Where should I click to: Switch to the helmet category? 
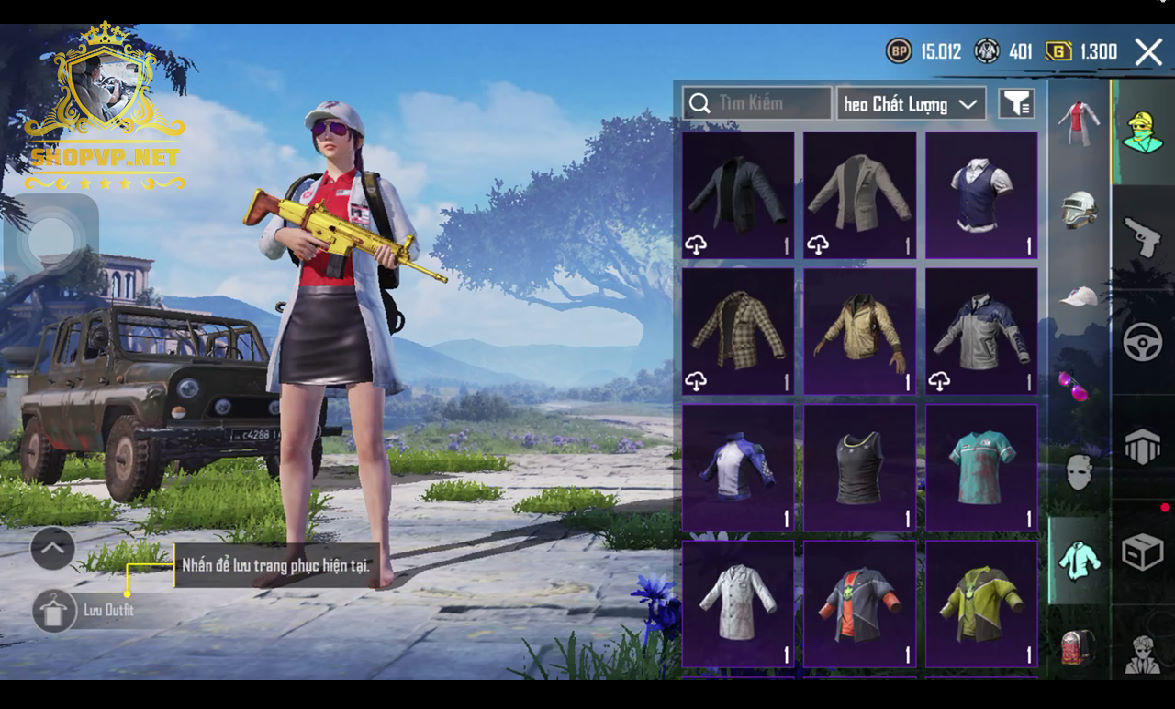(1079, 210)
